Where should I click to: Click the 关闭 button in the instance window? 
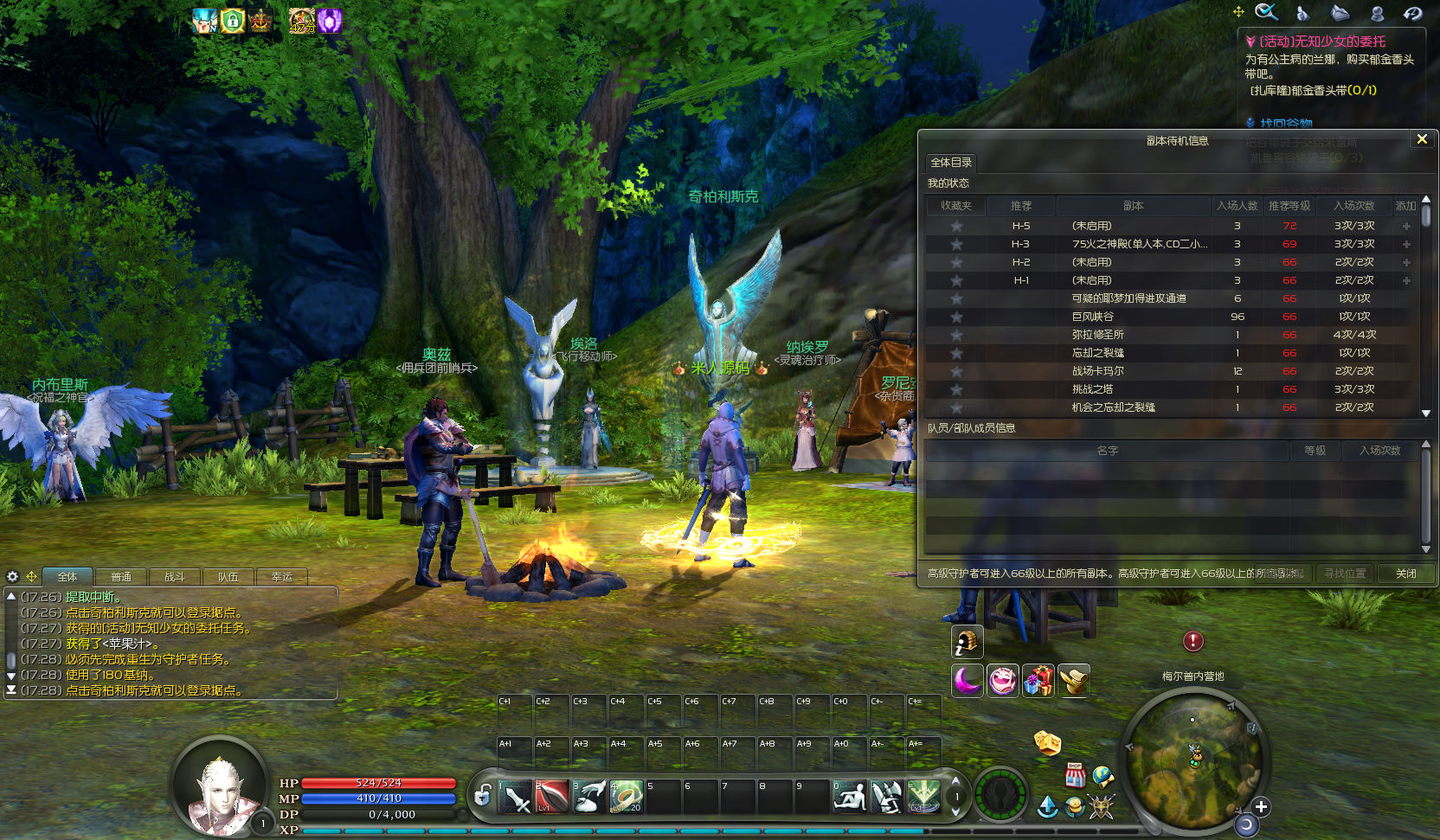click(1406, 574)
